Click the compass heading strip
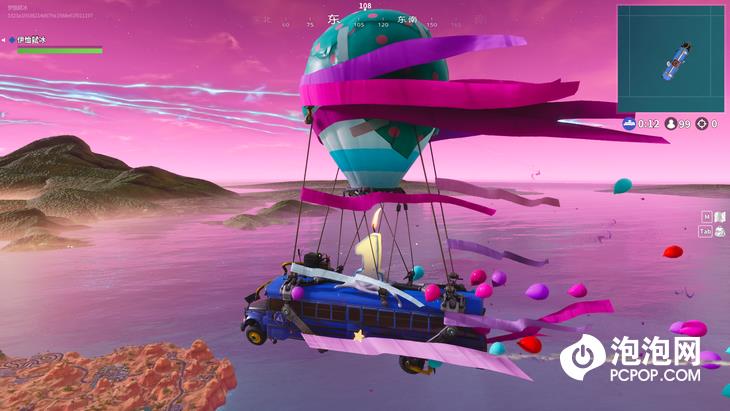730x411 pixels. click(x=364, y=22)
